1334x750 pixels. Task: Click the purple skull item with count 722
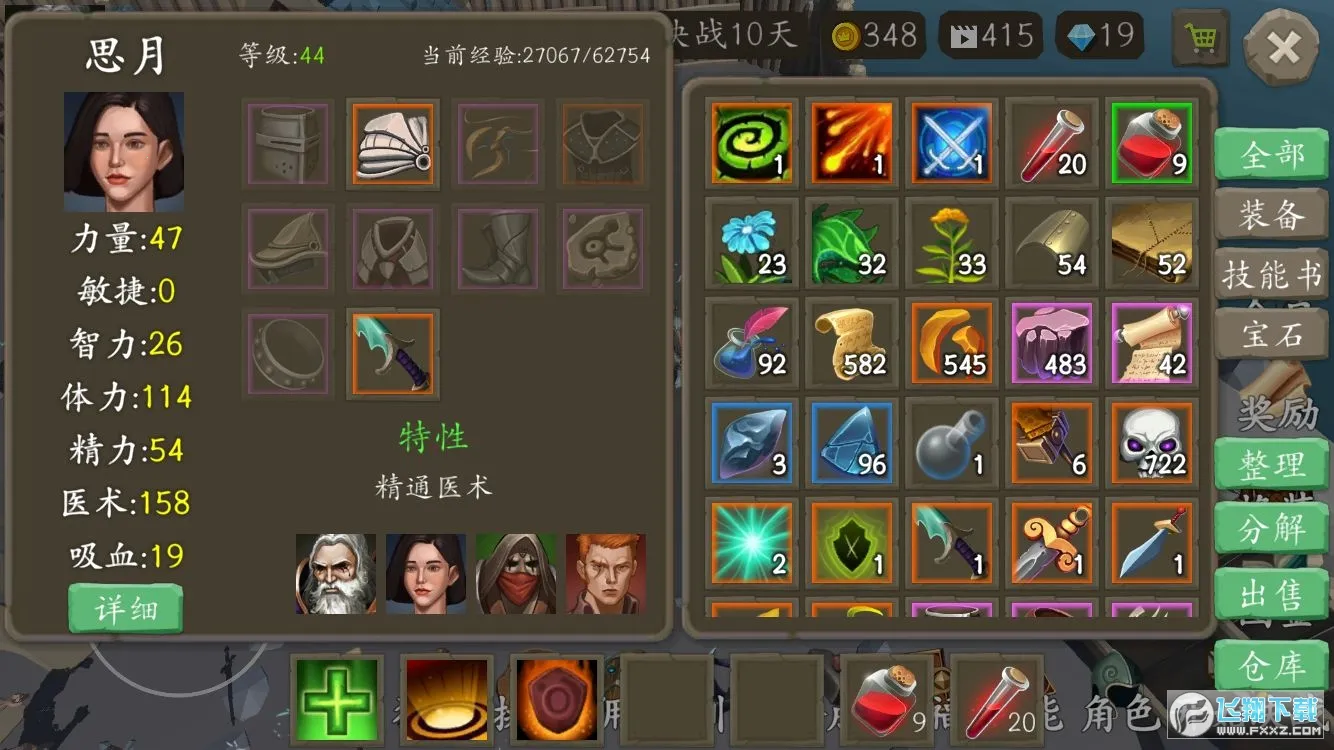(1151, 441)
